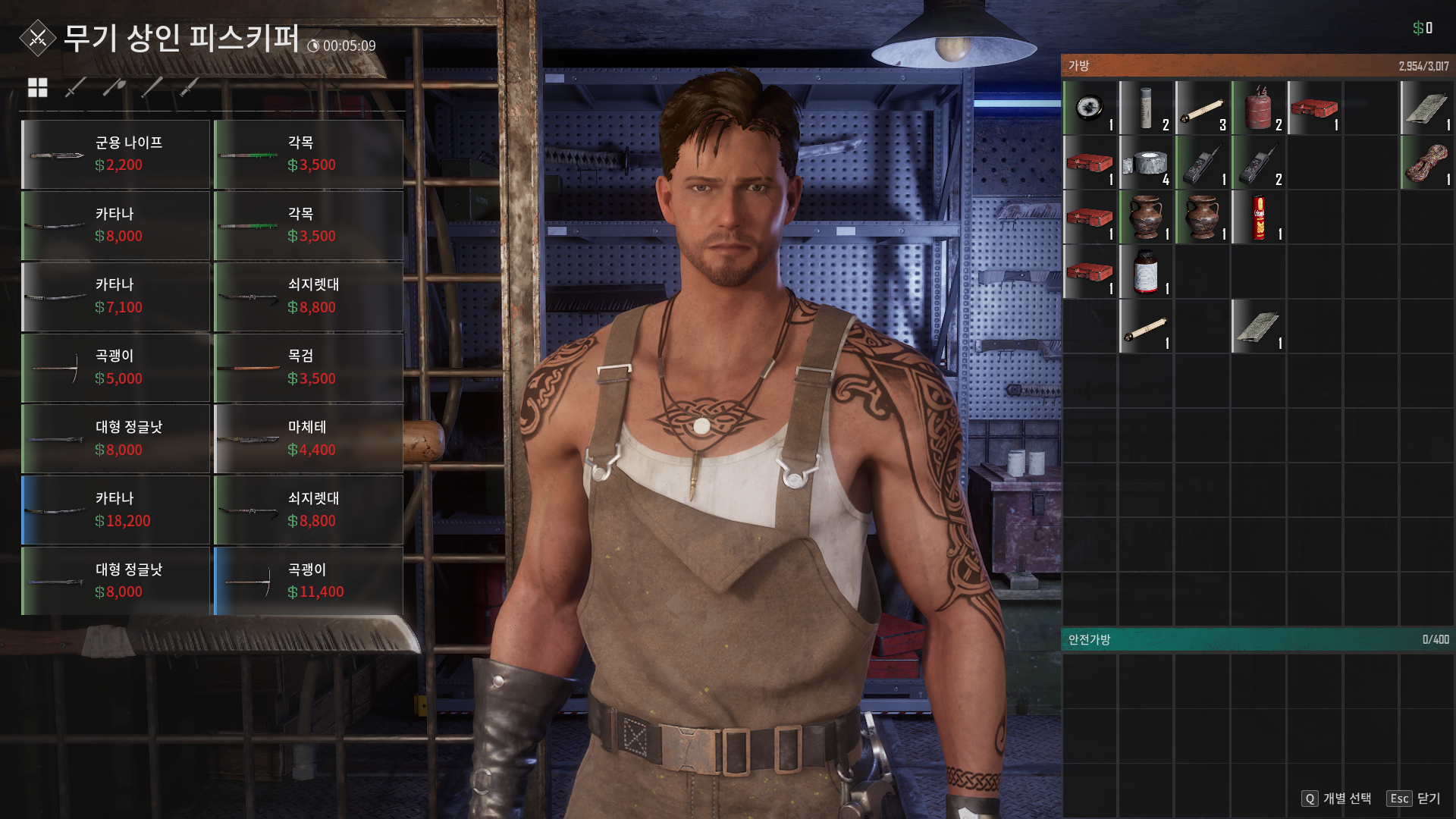Select the duct tape stack of four
Screen dimensions: 1456x819
[x=1146, y=163]
